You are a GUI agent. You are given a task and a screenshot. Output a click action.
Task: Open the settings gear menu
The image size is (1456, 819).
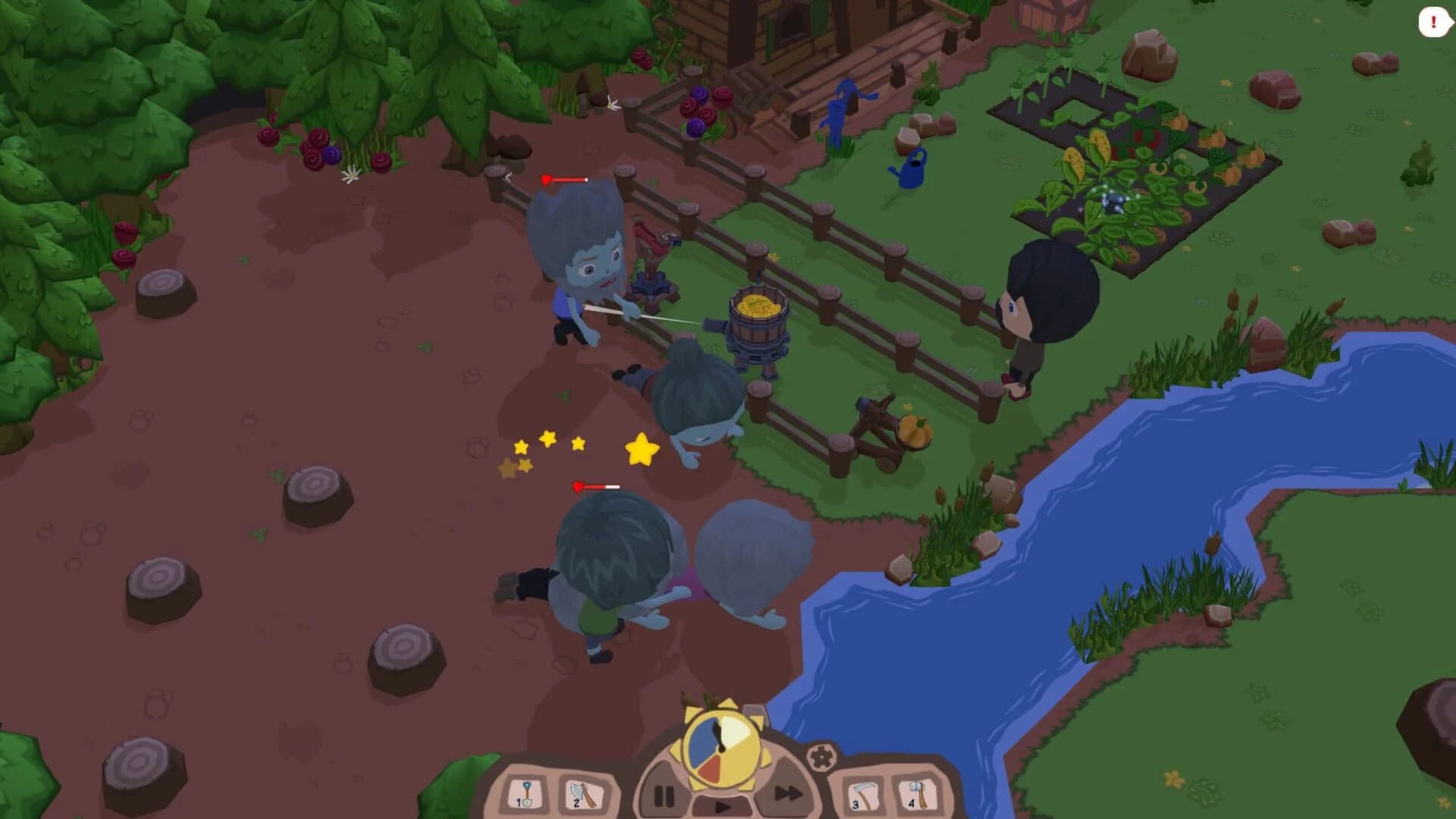tap(822, 758)
